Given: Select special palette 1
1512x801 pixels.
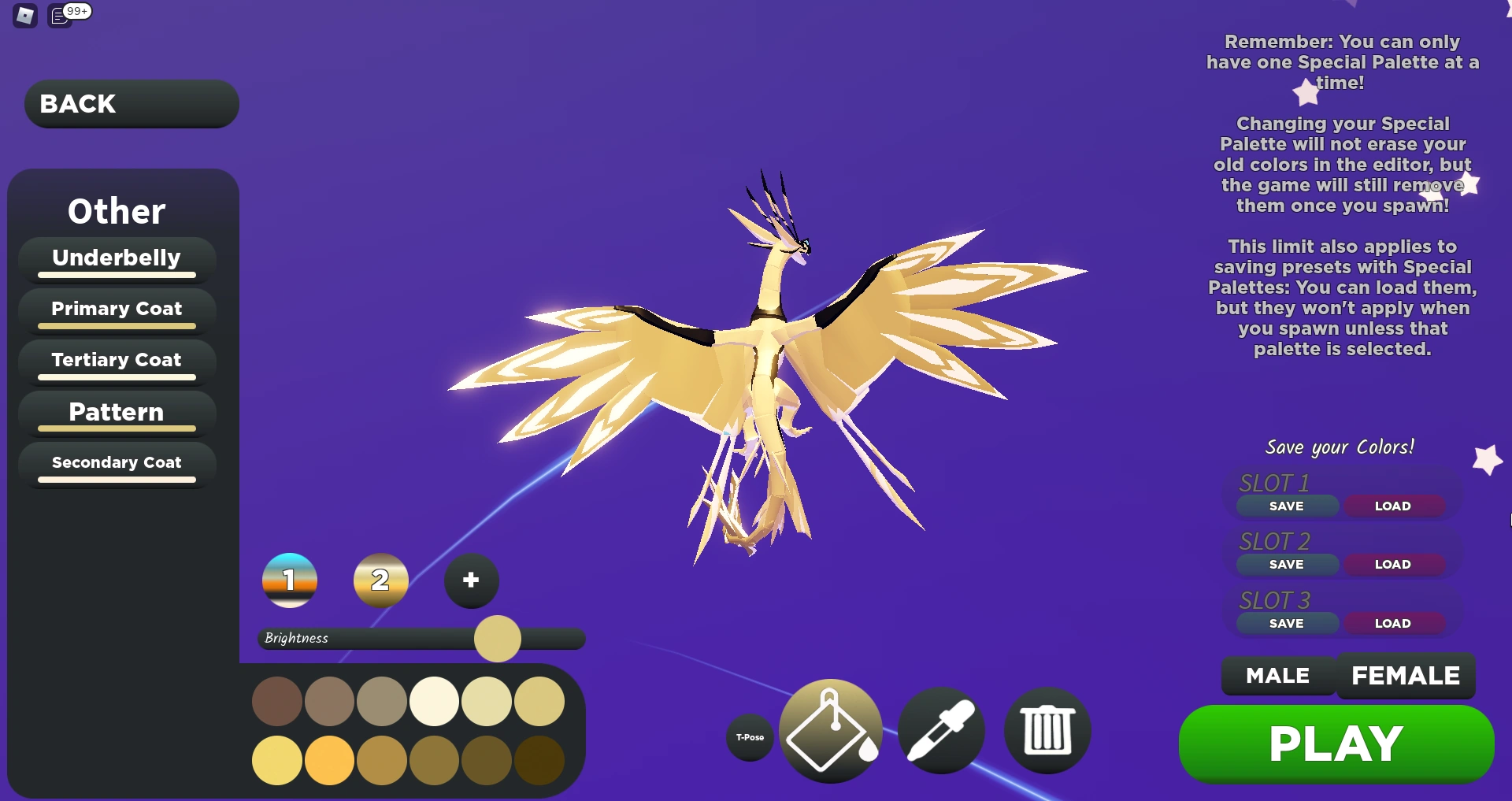Looking at the screenshot, I should click(x=288, y=580).
